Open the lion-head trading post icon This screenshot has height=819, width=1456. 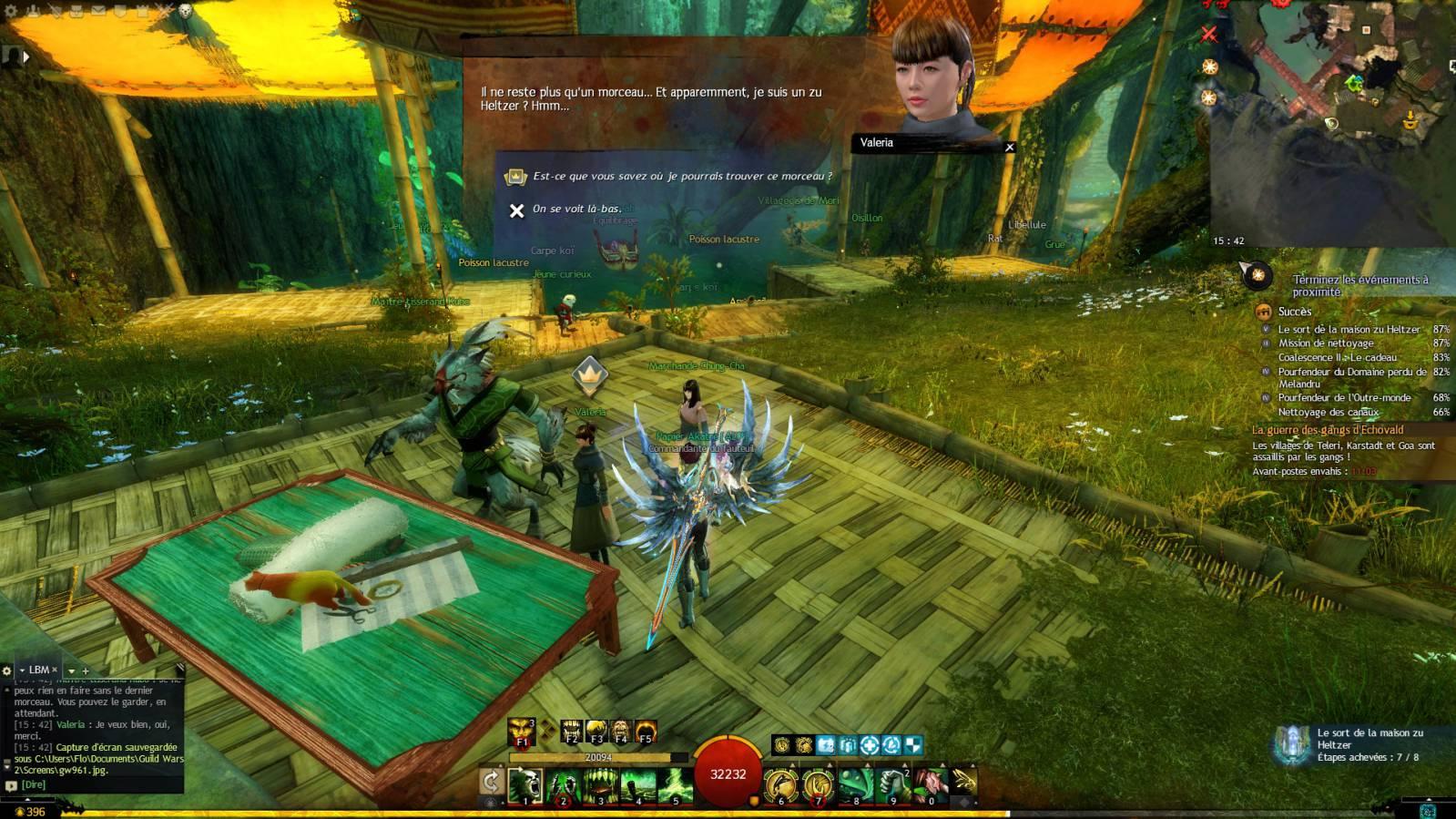point(185,11)
